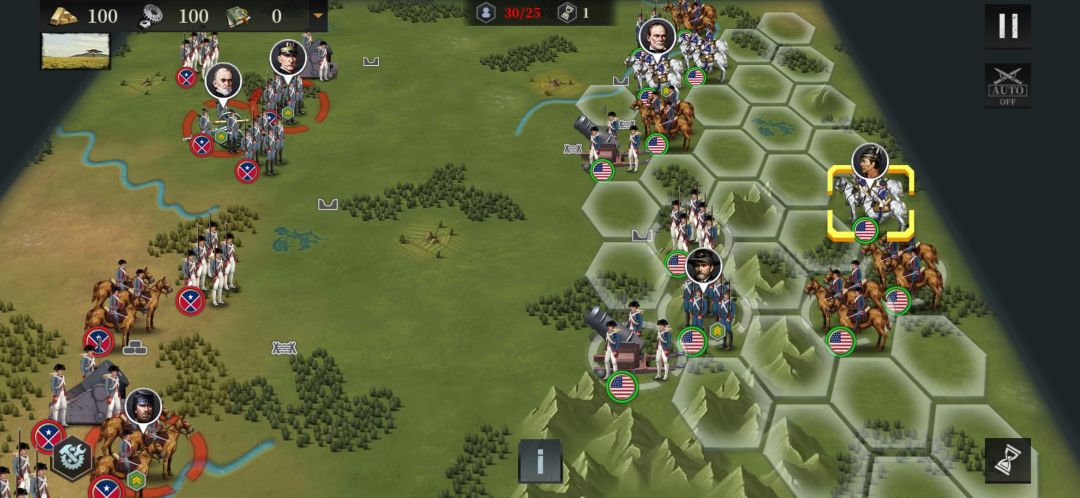Image resolution: width=1080 pixels, height=498 pixels.
Task: Open the terrain preview thumbnail
Action: click(76, 50)
